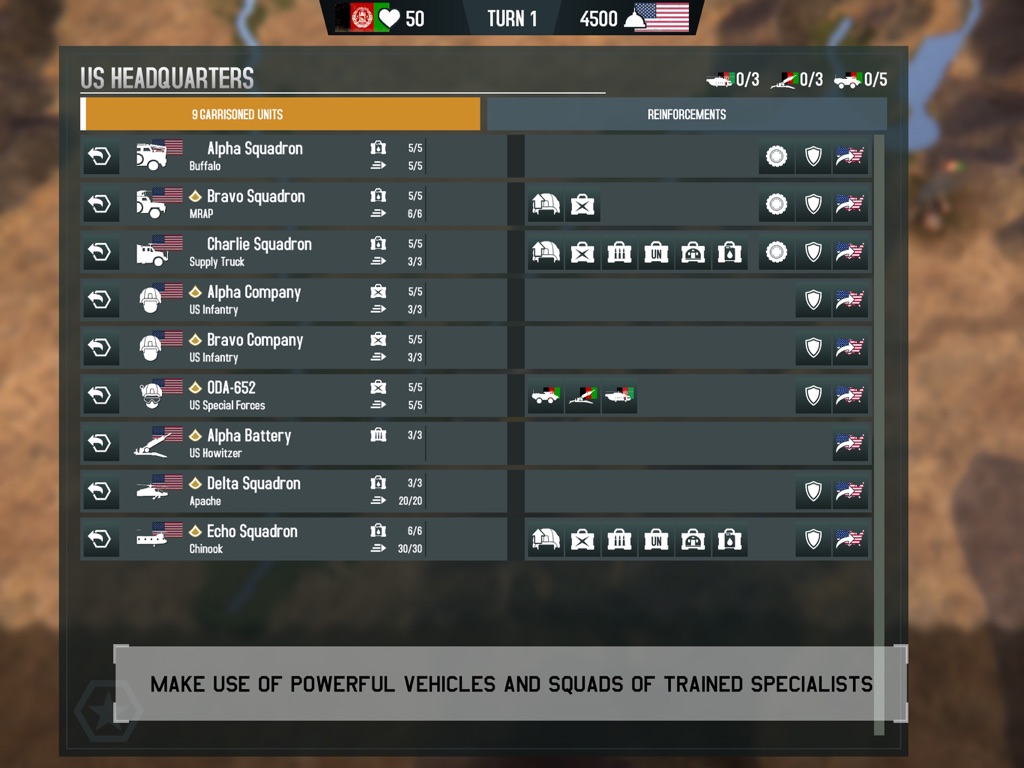
Task: Click the tent cargo icon on Bravo Squadron's row
Action: (x=545, y=205)
